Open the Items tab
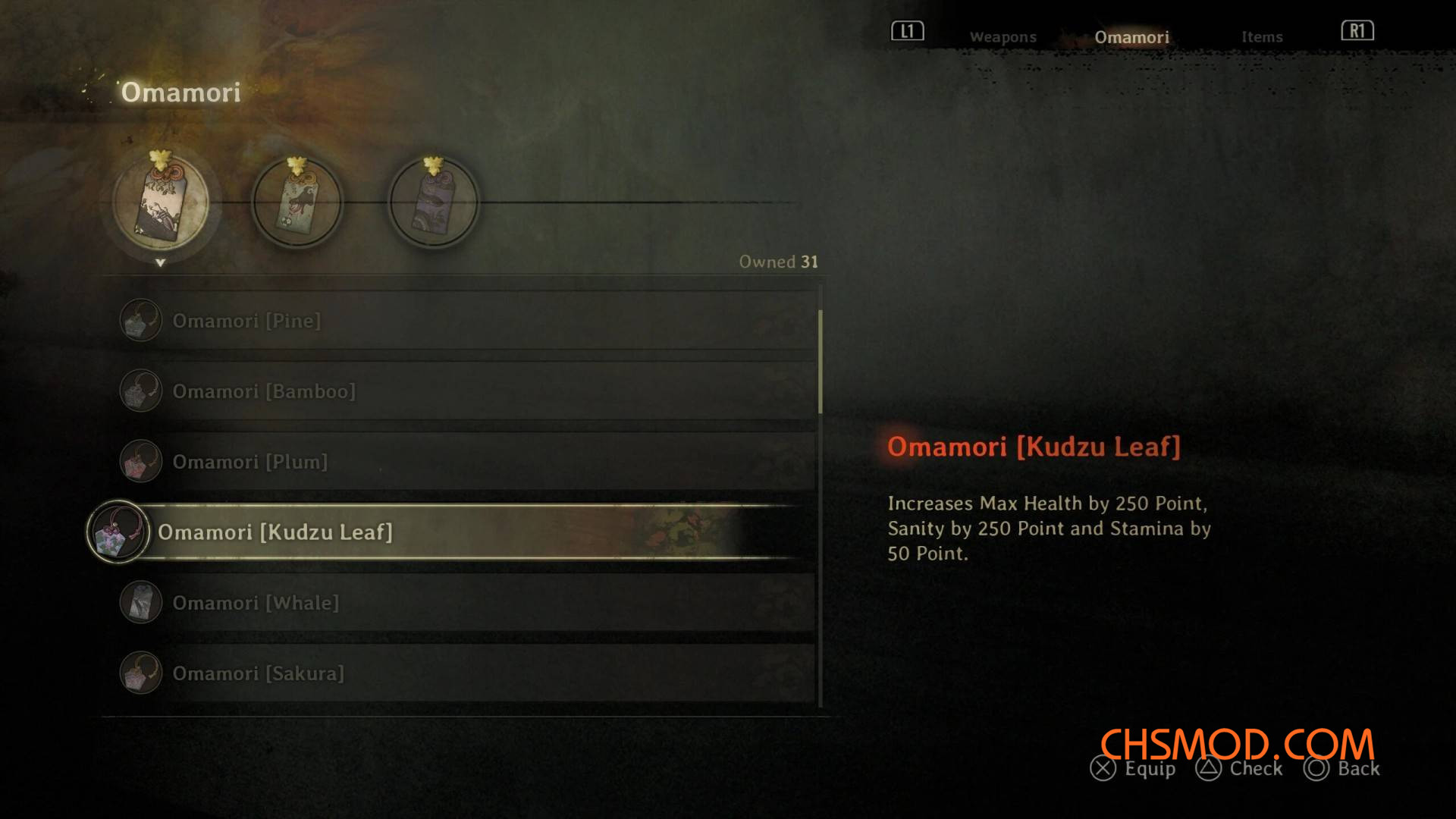Viewport: 1456px width, 819px height. 1262,37
